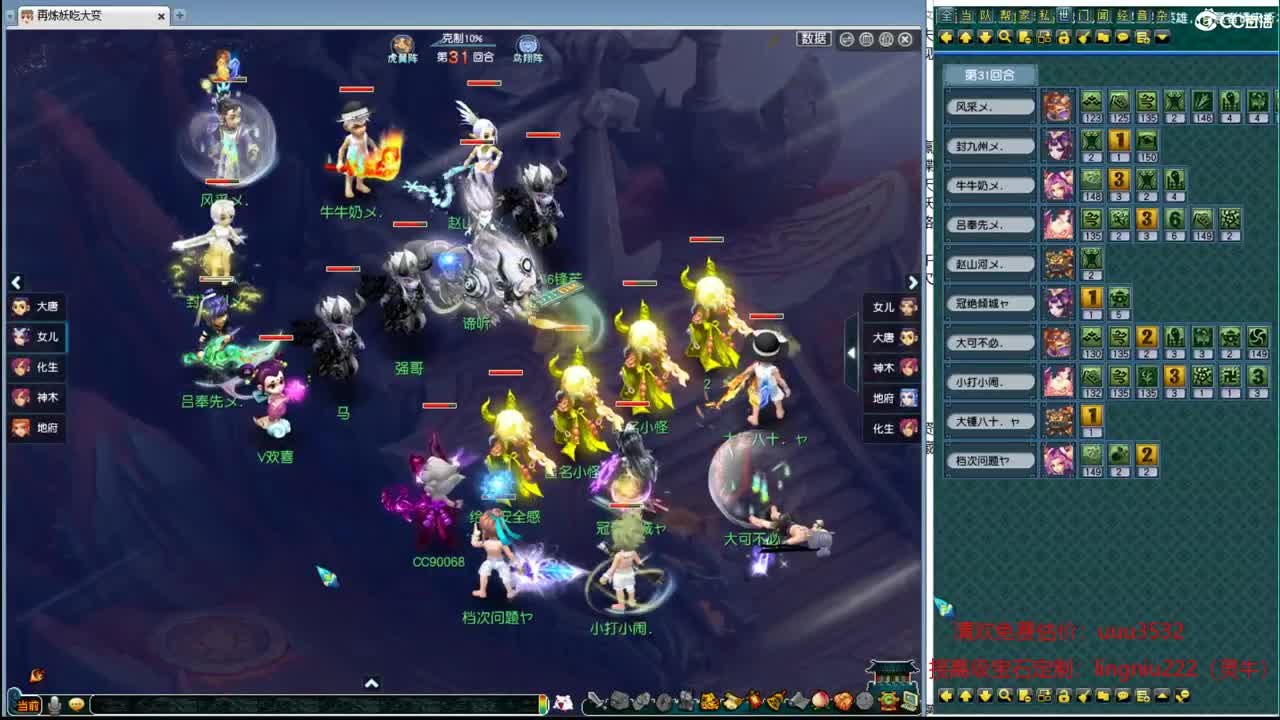
Task: Select the microphone voice chat icon
Action: coord(54,705)
